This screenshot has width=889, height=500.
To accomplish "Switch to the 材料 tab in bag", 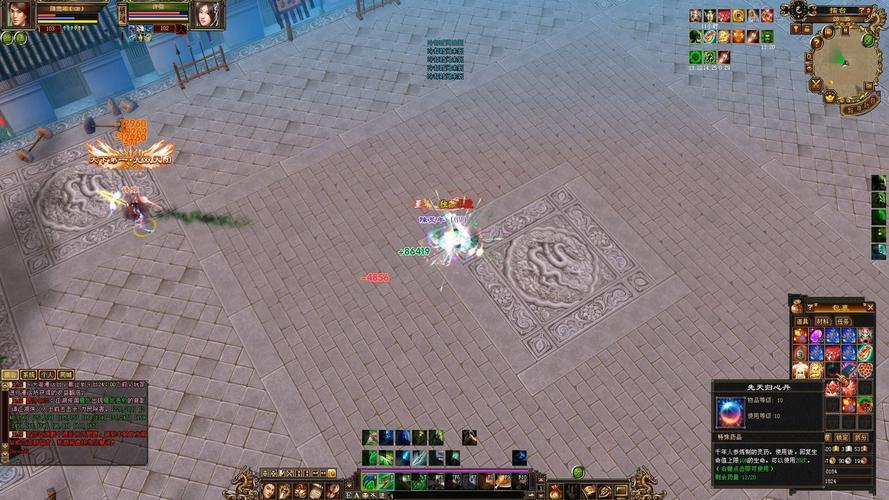I will [822, 321].
